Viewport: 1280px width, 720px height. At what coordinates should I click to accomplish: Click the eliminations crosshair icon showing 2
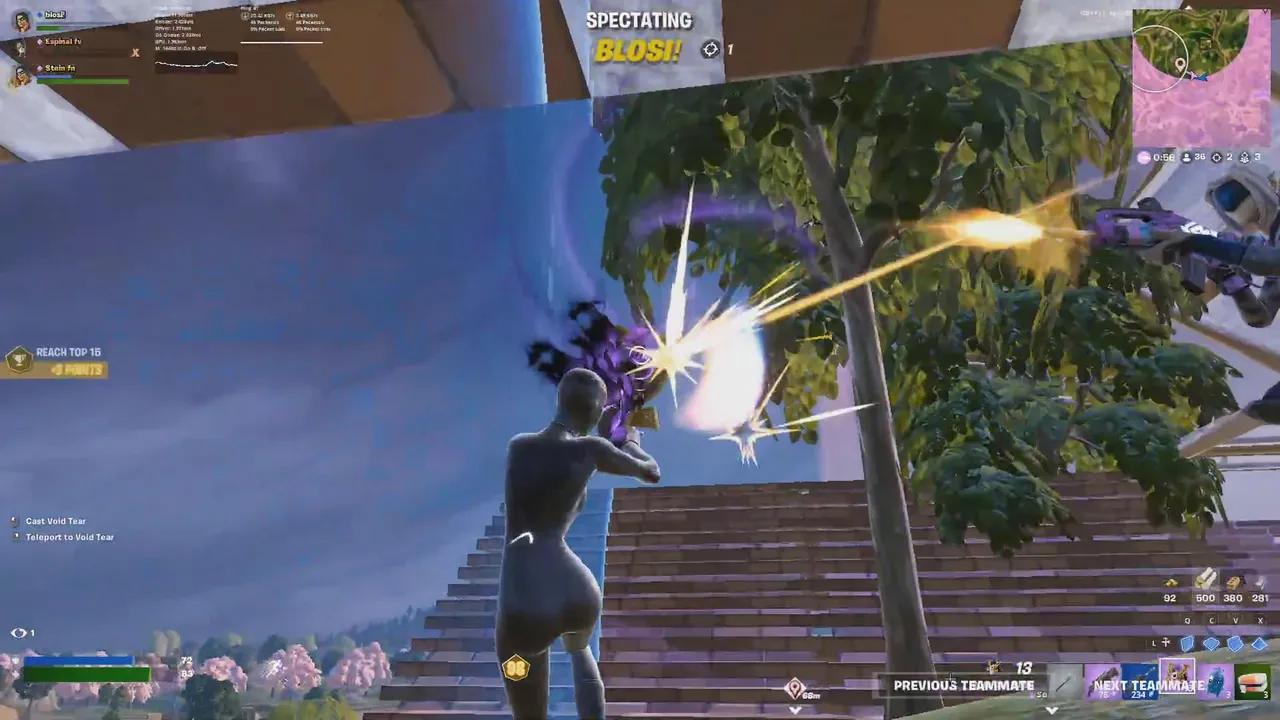pyautogui.click(x=1217, y=157)
